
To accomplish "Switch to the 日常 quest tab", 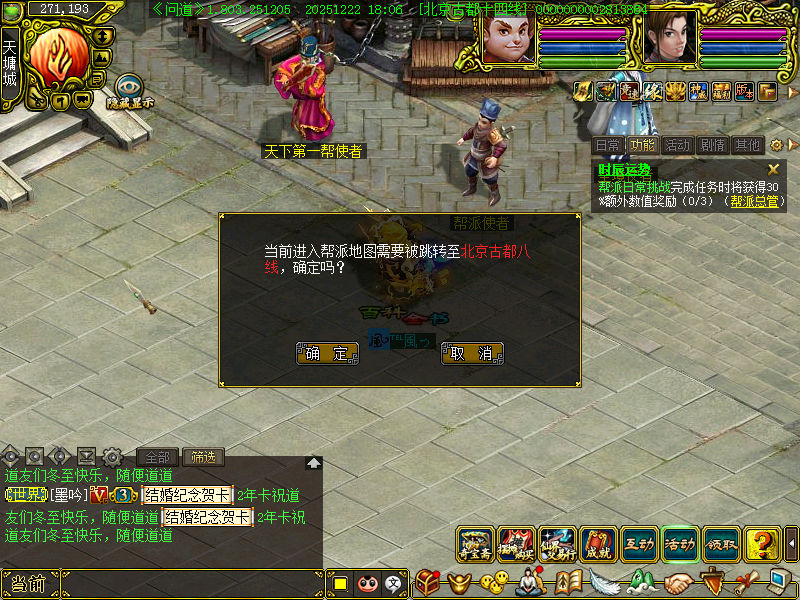I will [x=607, y=145].
